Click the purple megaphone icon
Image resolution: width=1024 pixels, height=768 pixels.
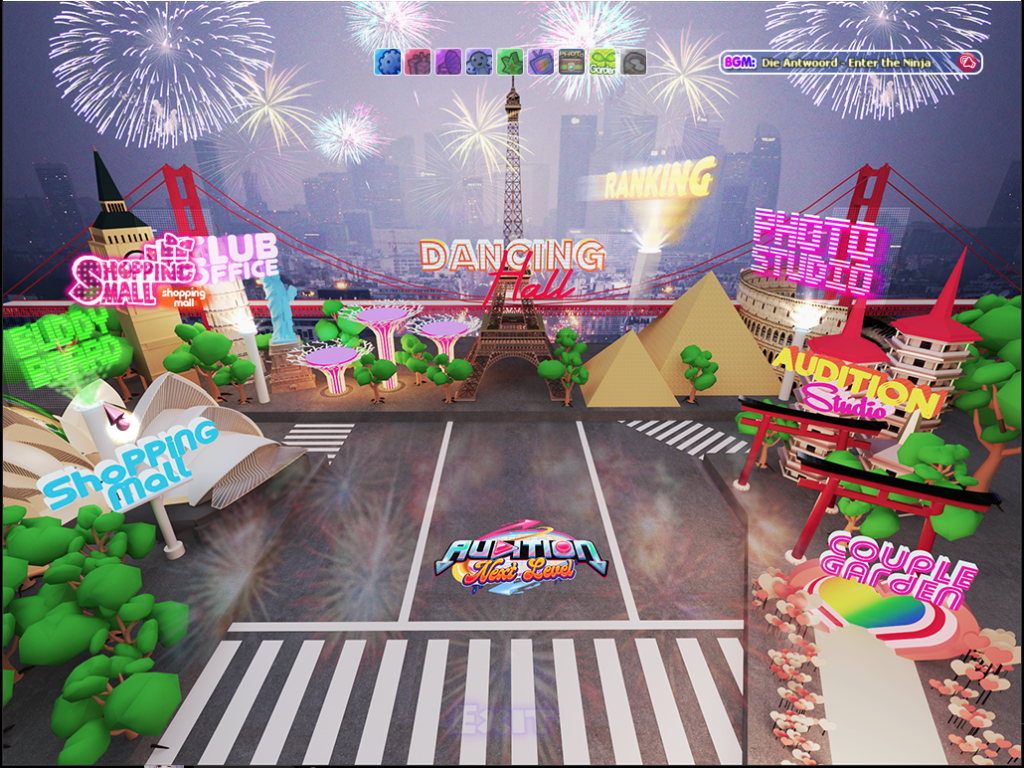[448, 62]
